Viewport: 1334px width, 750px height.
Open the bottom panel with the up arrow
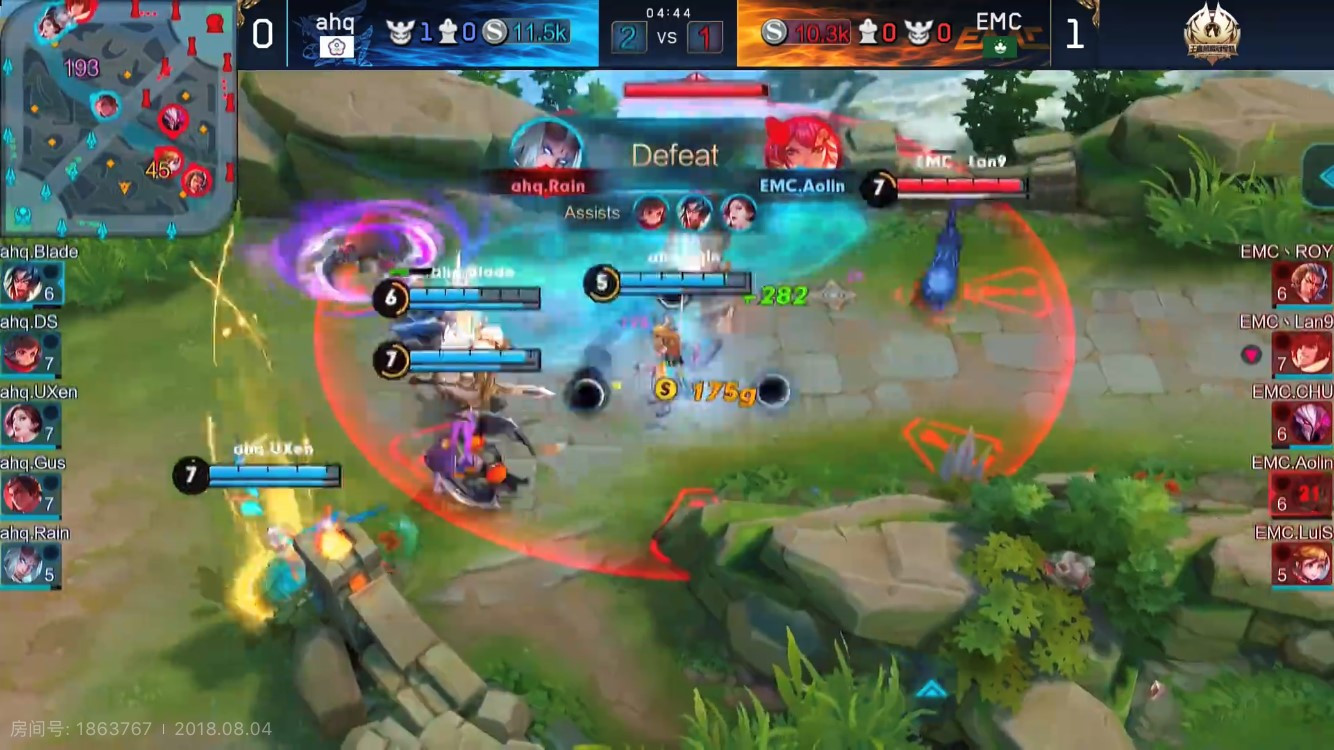coord(931,689)
